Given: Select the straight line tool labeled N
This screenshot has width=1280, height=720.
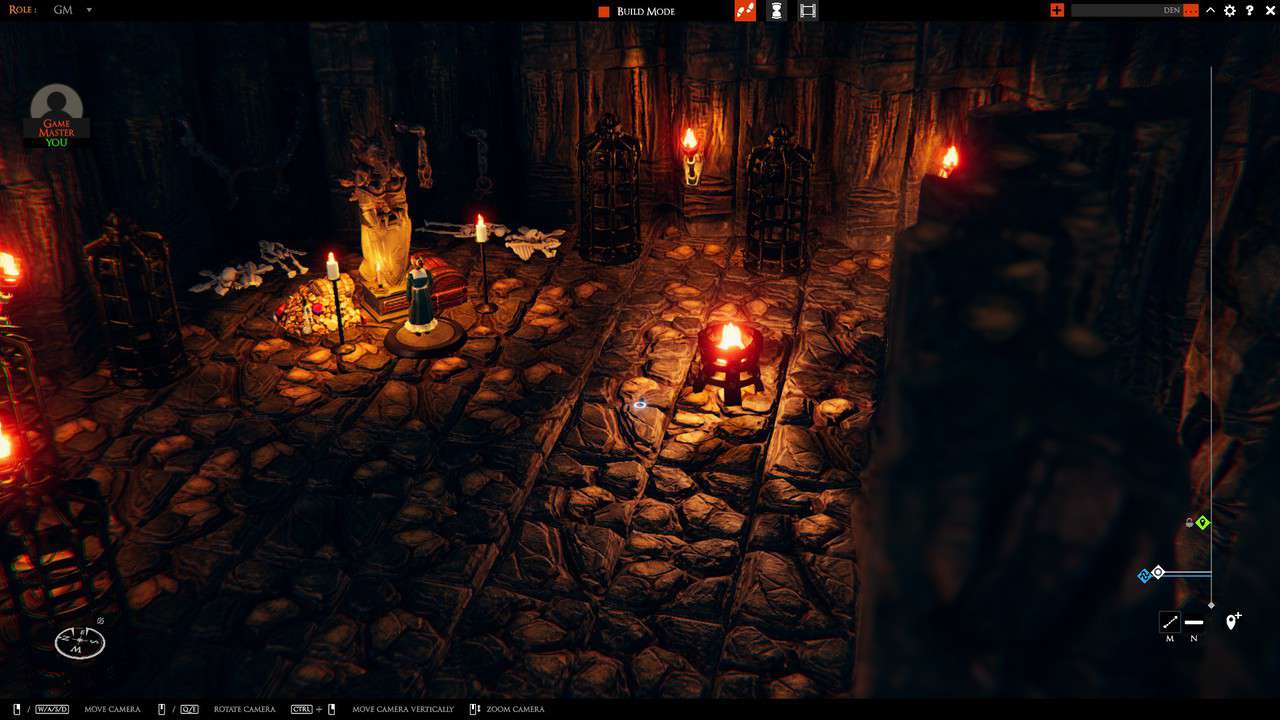Looking at the screenshot, I should [x=1194, y=622].
